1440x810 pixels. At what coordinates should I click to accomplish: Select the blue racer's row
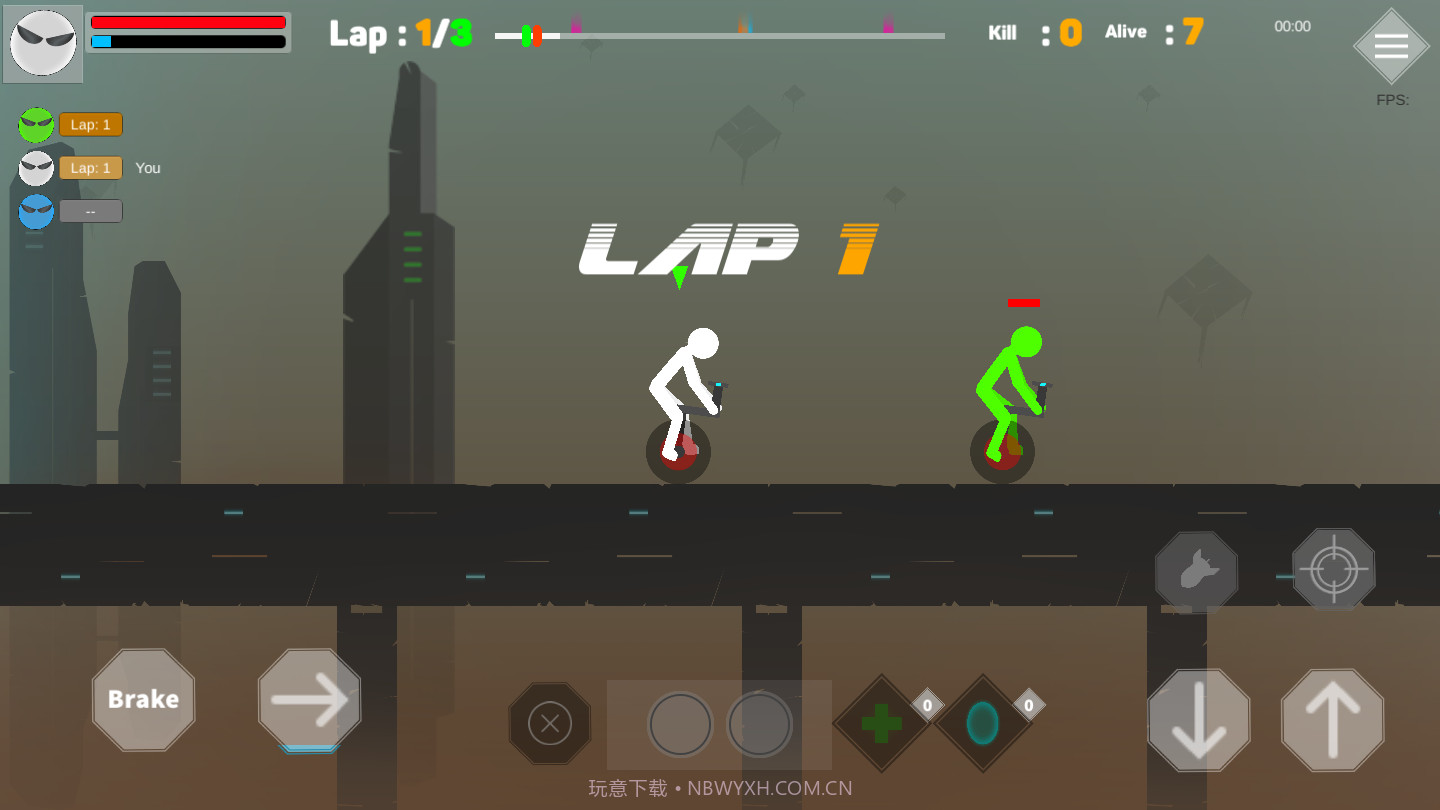point(90,211)
